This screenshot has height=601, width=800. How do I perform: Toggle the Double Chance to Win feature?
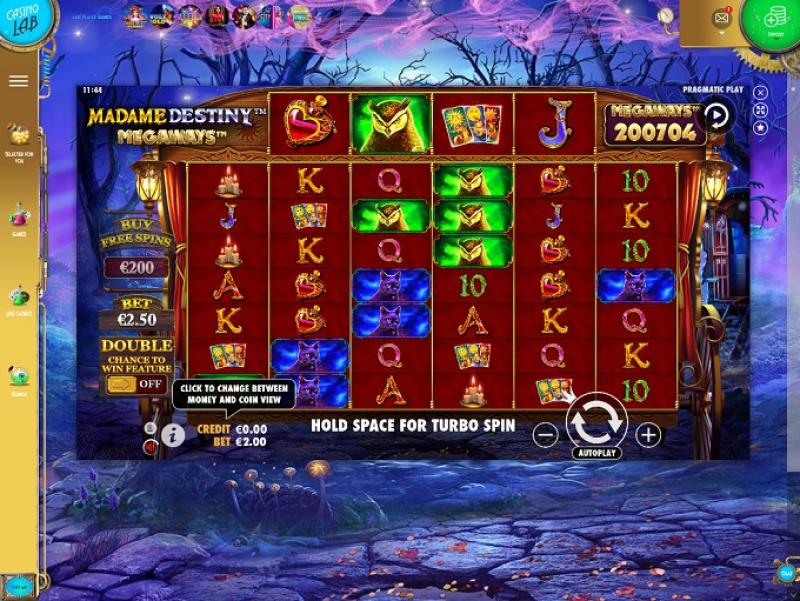click(136, 384)
